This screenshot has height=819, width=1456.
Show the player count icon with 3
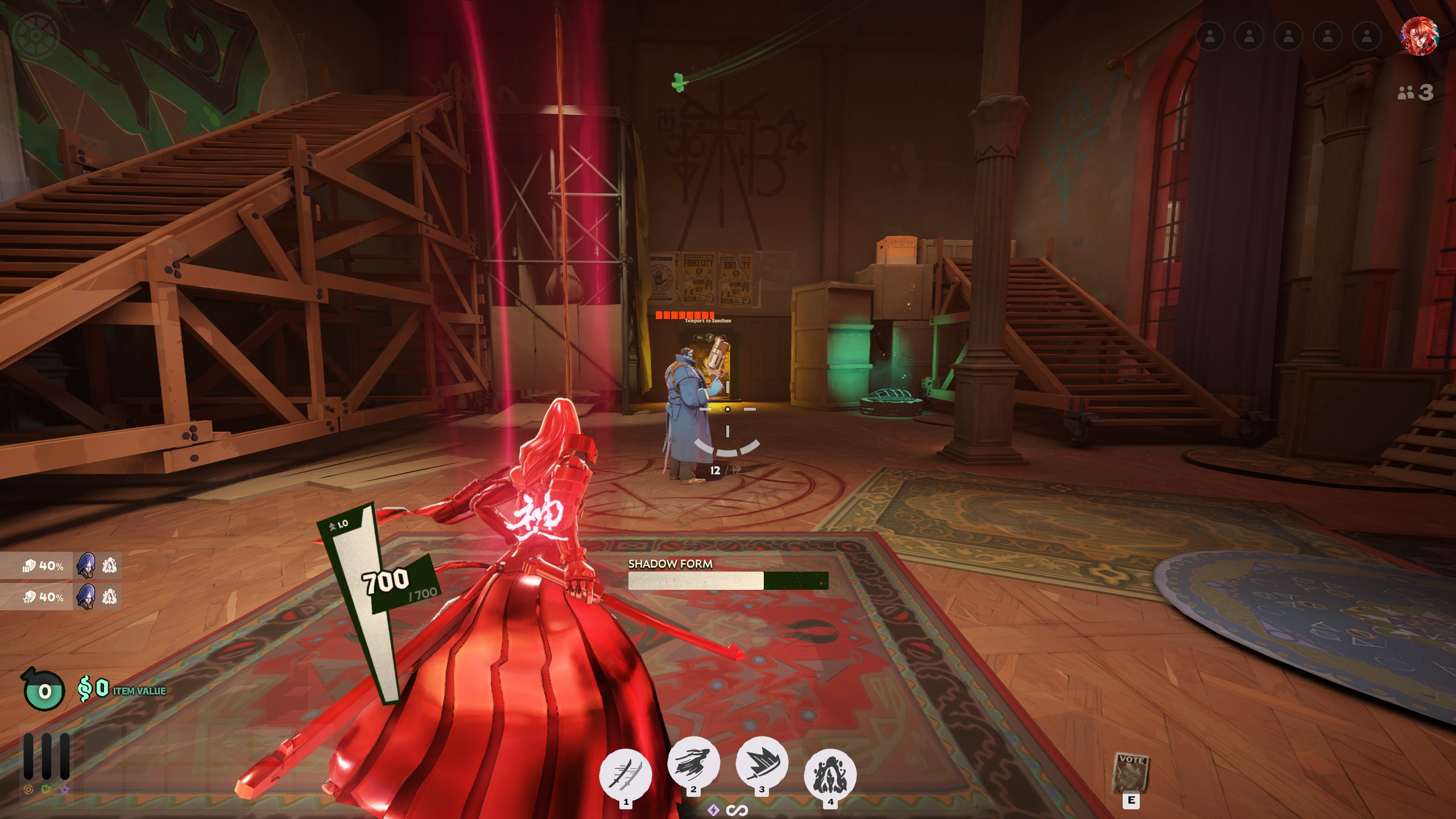[x=1416, y=92]
